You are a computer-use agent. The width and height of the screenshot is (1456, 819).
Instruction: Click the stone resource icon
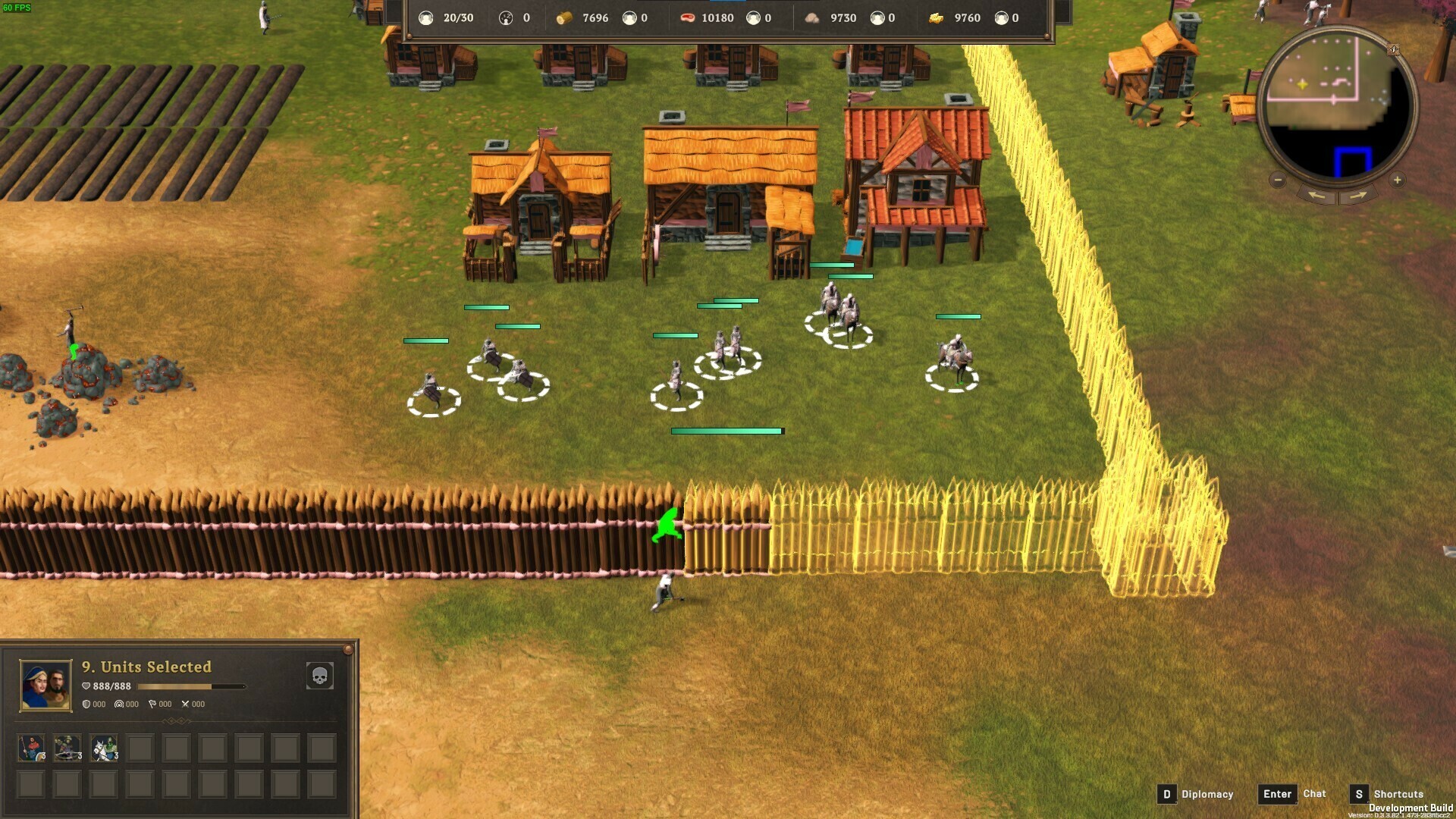812,18
